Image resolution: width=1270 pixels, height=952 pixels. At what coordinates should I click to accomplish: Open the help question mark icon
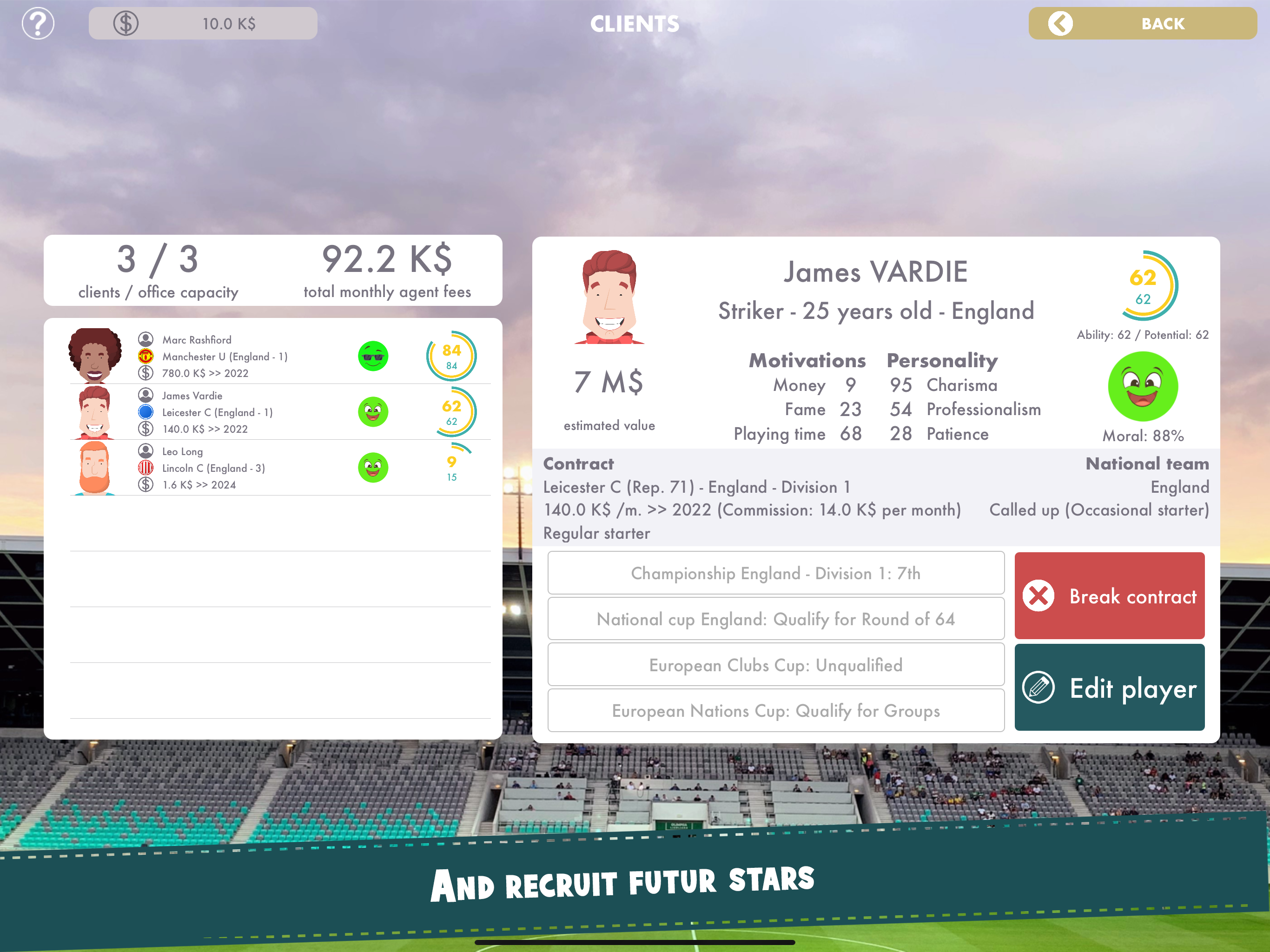pos(38,24)
